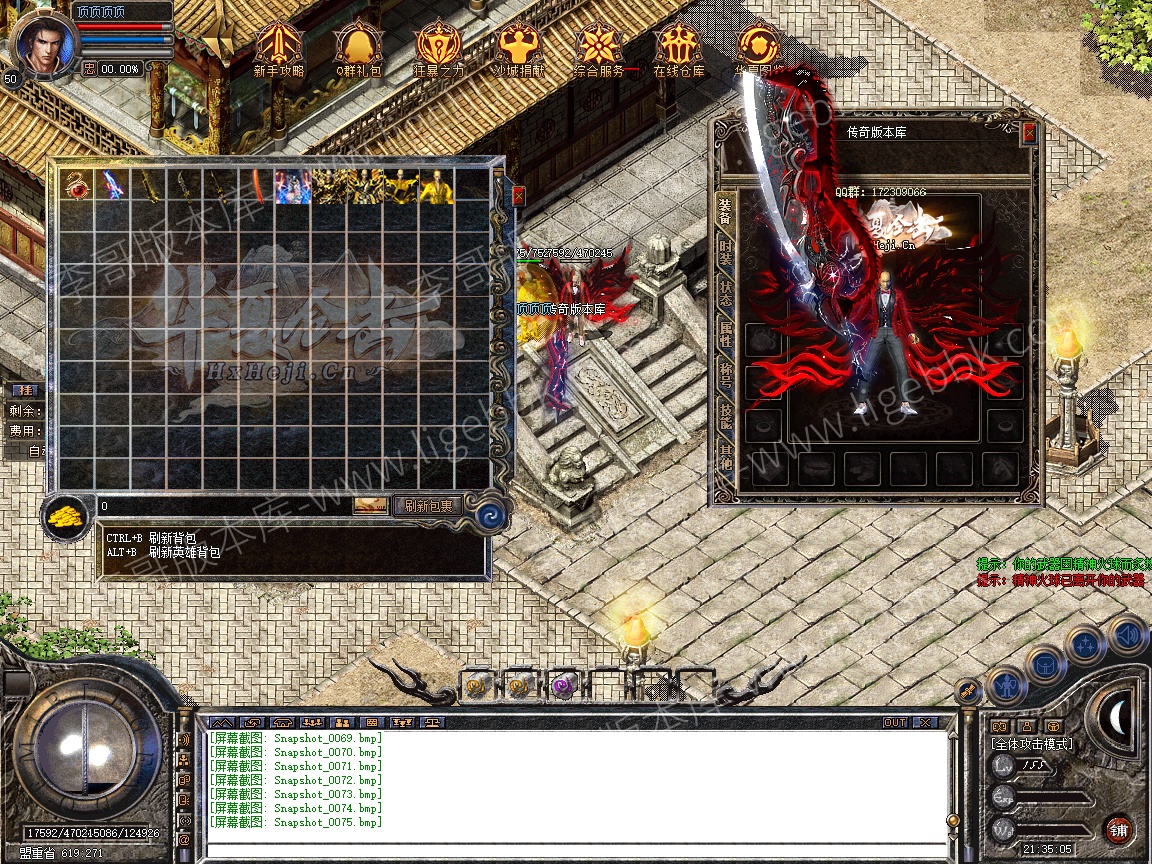The image size is (1152, 864).
Task: Close the inventory bag window
Action: [x=518, y=196]
